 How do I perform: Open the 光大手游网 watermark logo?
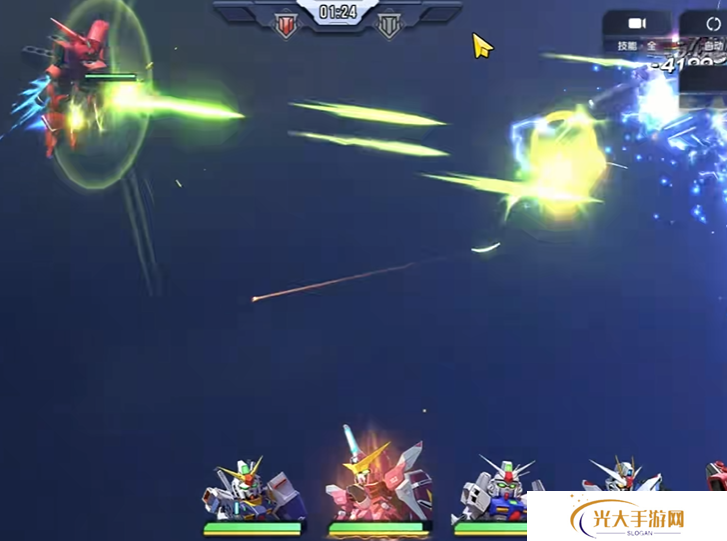[x=628, y=520]
